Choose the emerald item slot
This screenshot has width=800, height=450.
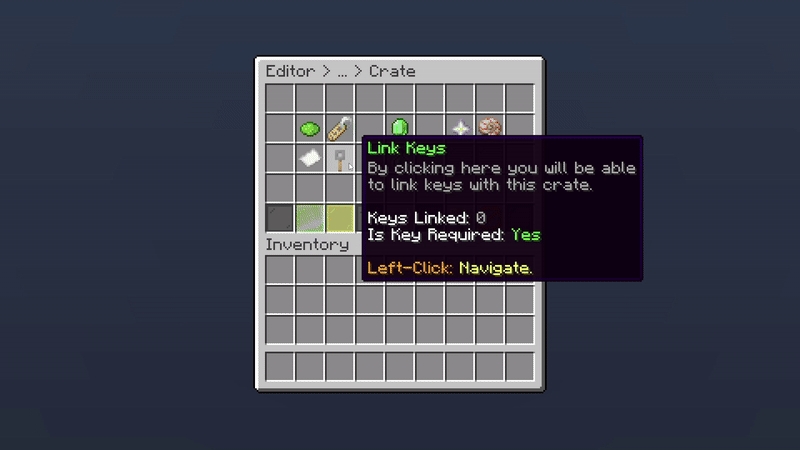399,128
